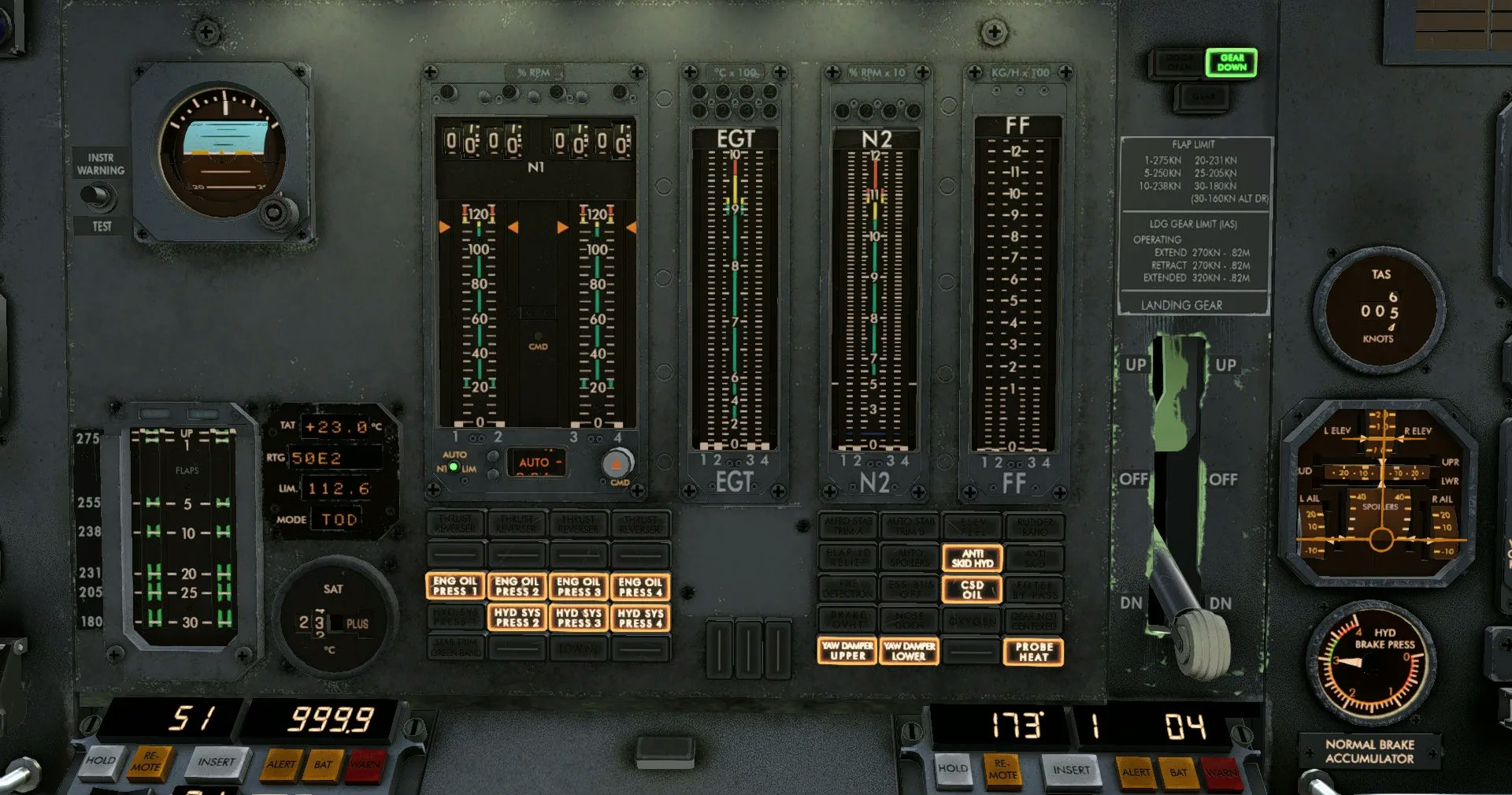
Task: Flip the INSTR WARNING test switch
Action: point(98,195)
